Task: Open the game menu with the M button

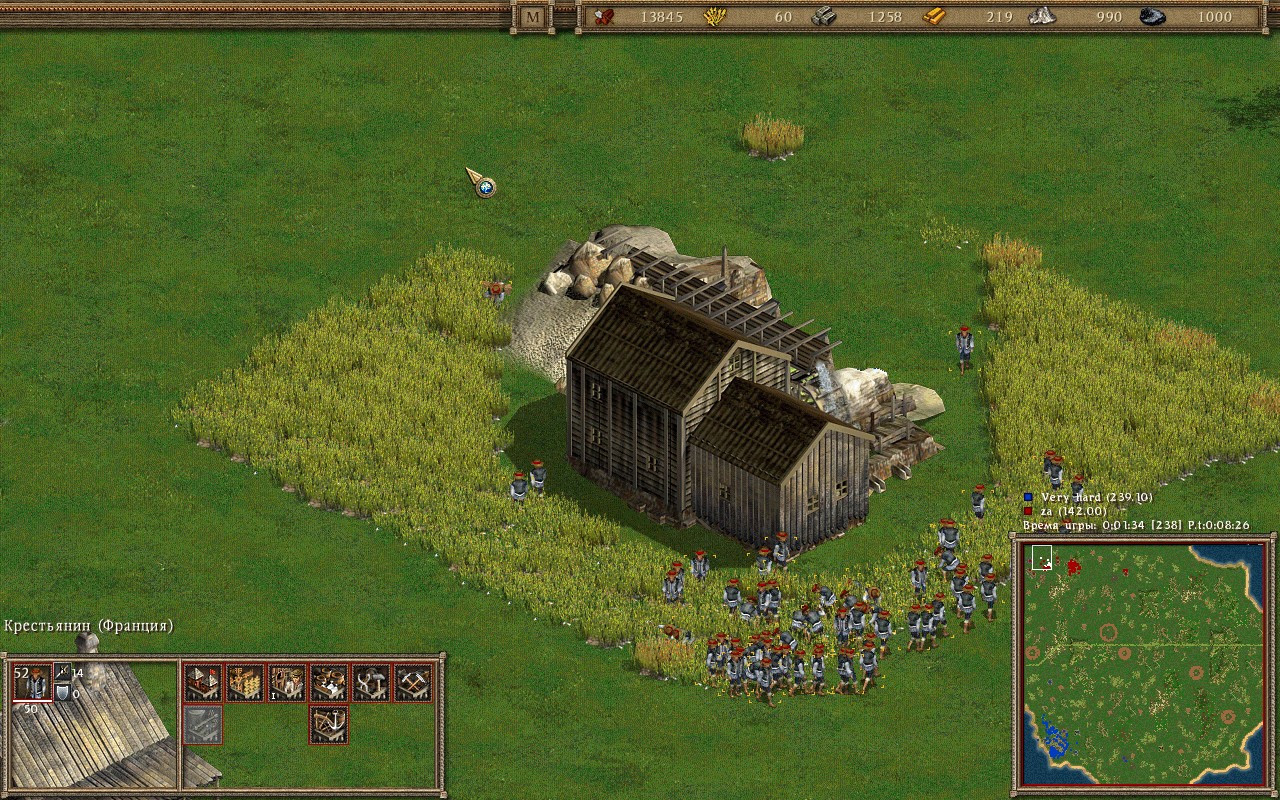Action: (x=533, y=17)
